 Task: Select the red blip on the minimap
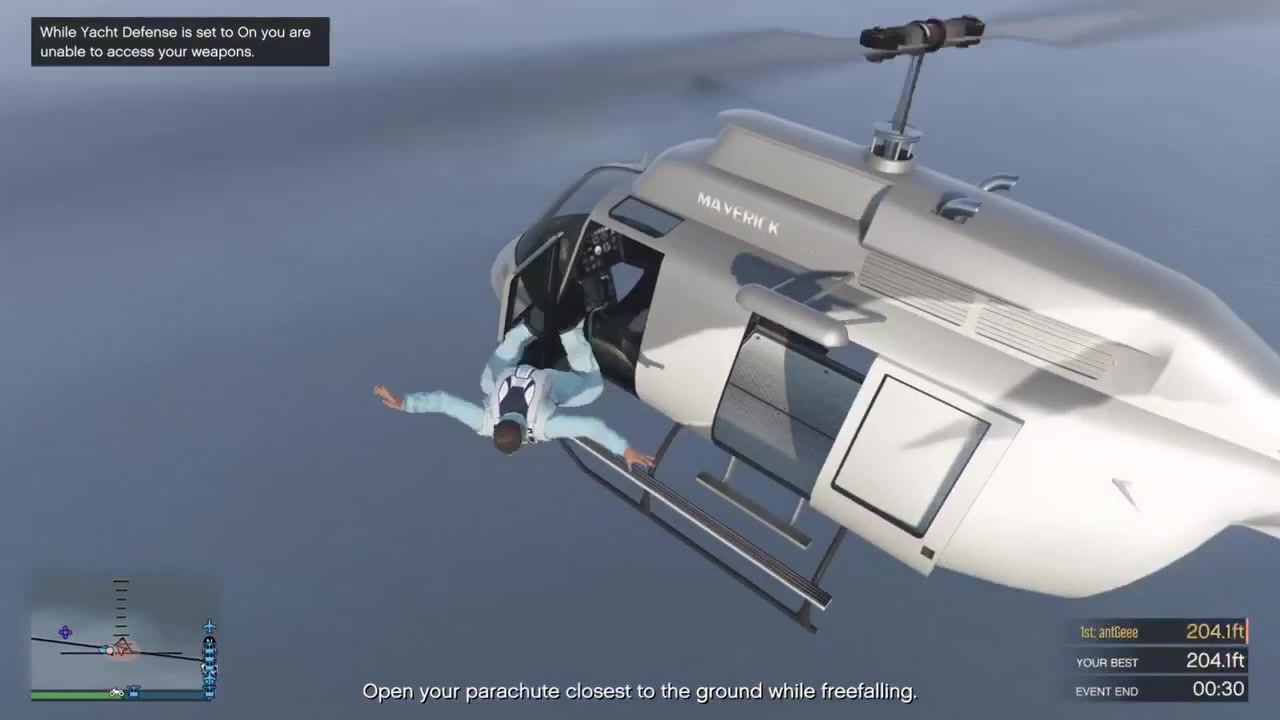pos(109,651)
